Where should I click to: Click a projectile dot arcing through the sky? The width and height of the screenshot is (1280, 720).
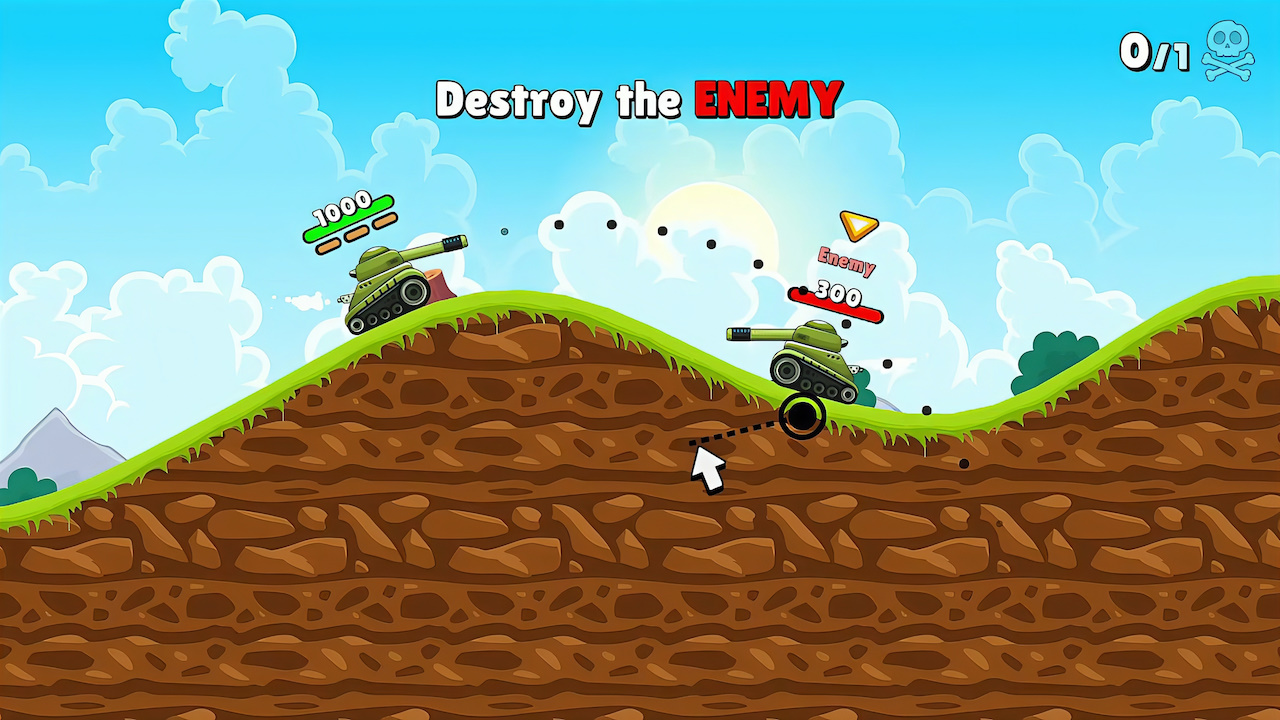611,226
